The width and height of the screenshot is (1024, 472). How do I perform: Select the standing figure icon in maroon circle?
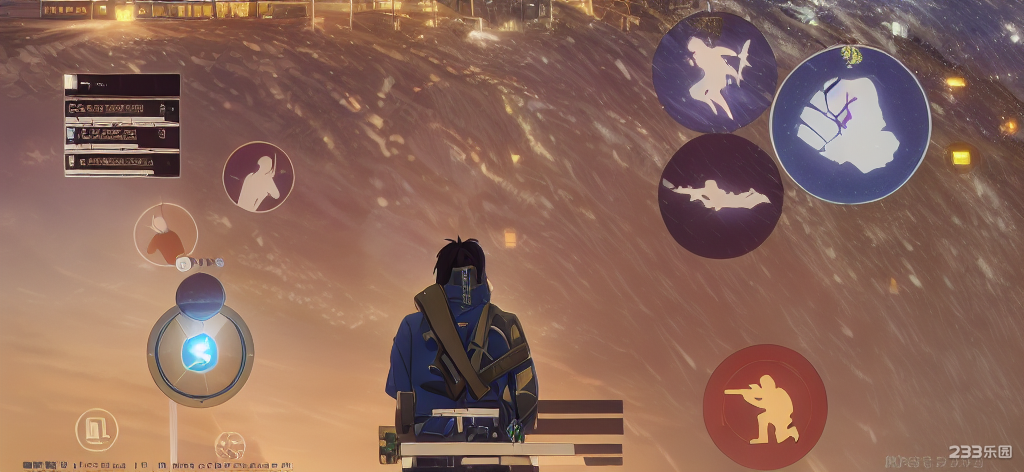point(258,177)
